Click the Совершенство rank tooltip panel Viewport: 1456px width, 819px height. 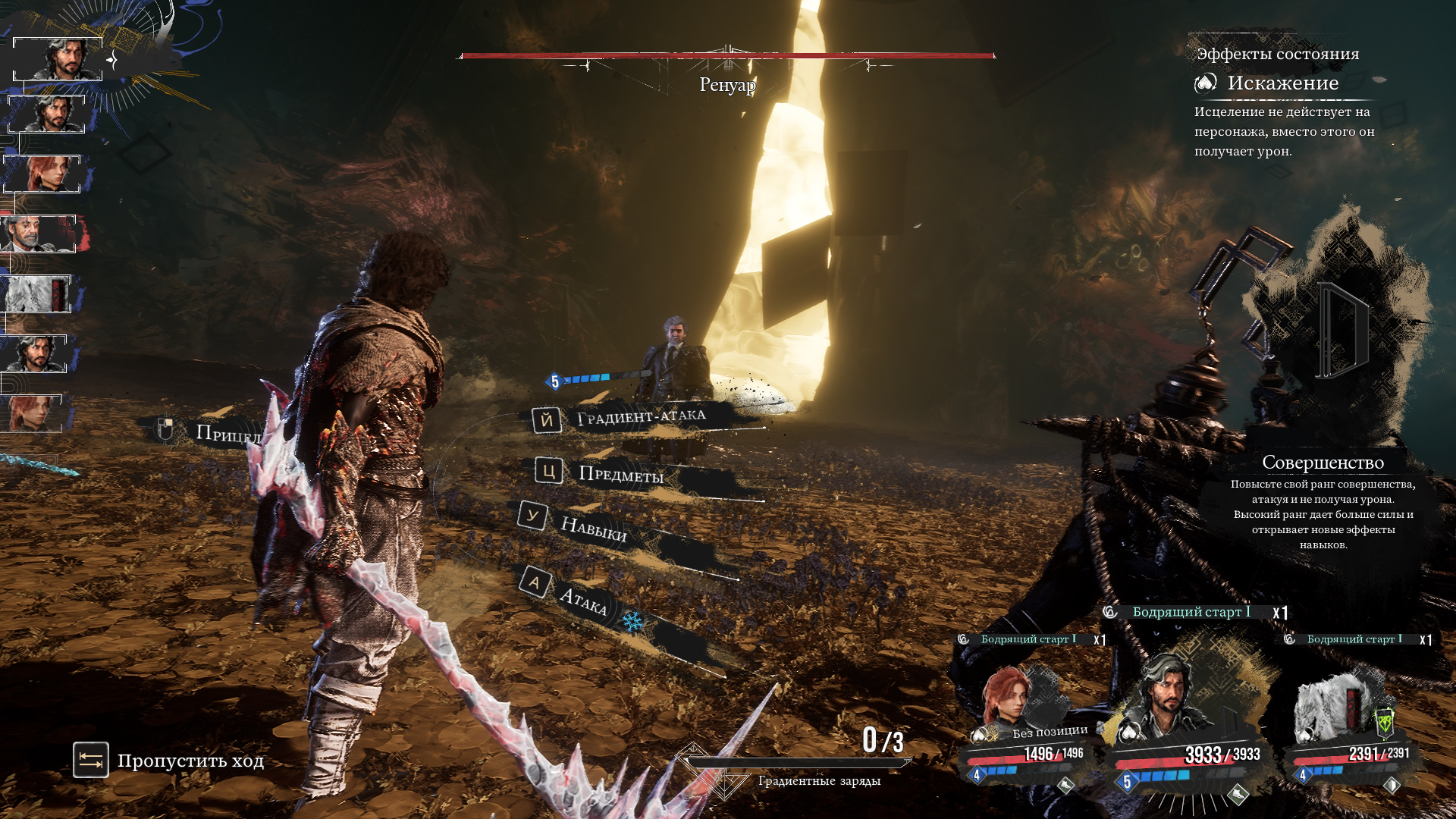click(x=1323, y=502)
